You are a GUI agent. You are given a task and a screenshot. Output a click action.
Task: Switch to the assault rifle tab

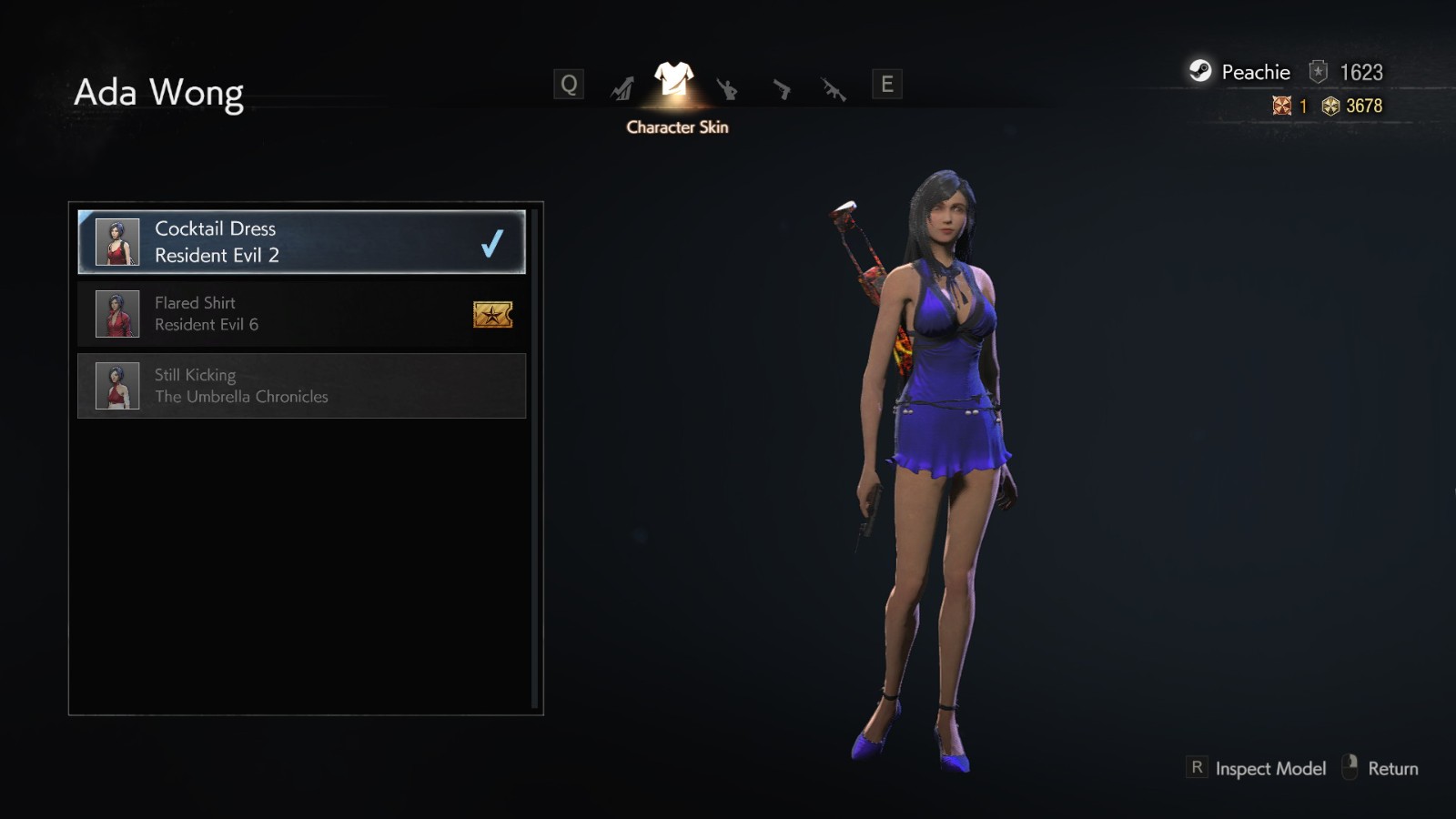click(834, 88)
